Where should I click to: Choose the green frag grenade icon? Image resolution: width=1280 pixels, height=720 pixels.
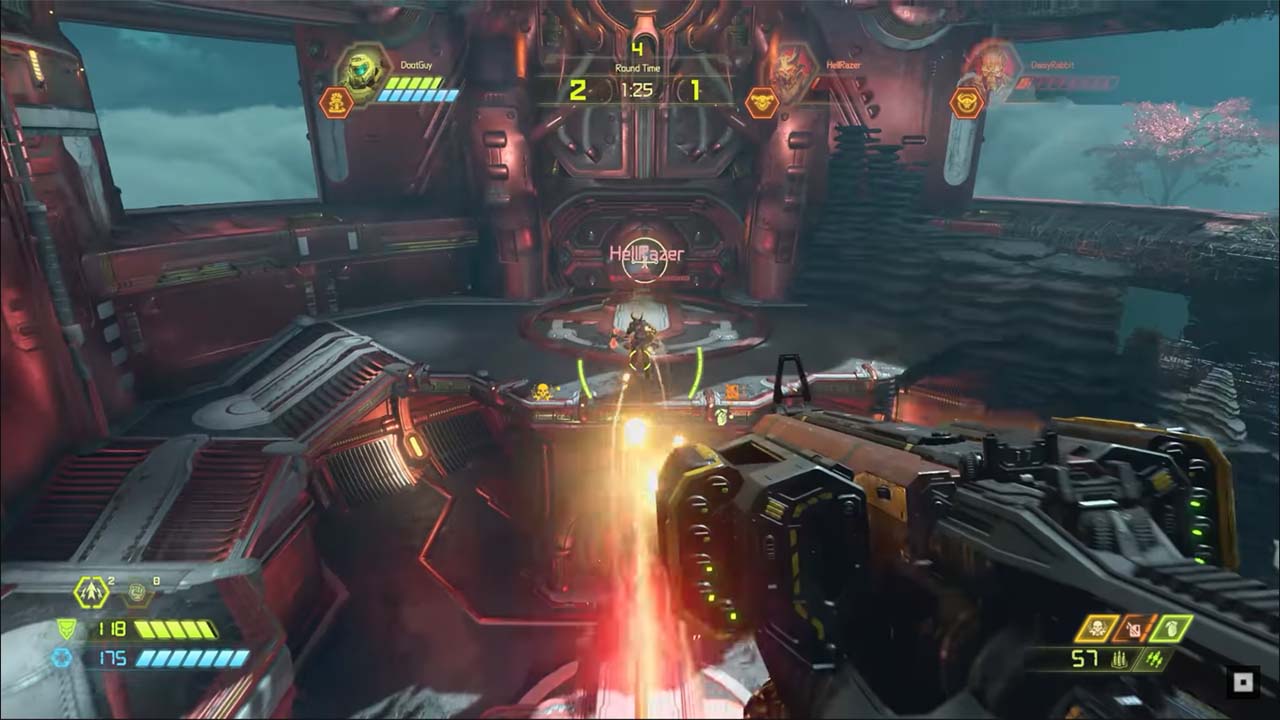coord(1172,629)
